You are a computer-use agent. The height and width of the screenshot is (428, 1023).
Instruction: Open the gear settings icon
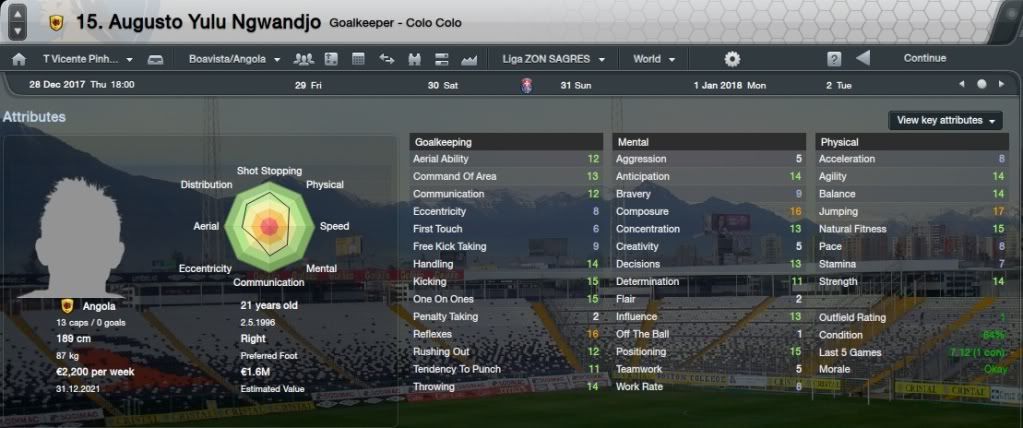click(x=732, y=59)
